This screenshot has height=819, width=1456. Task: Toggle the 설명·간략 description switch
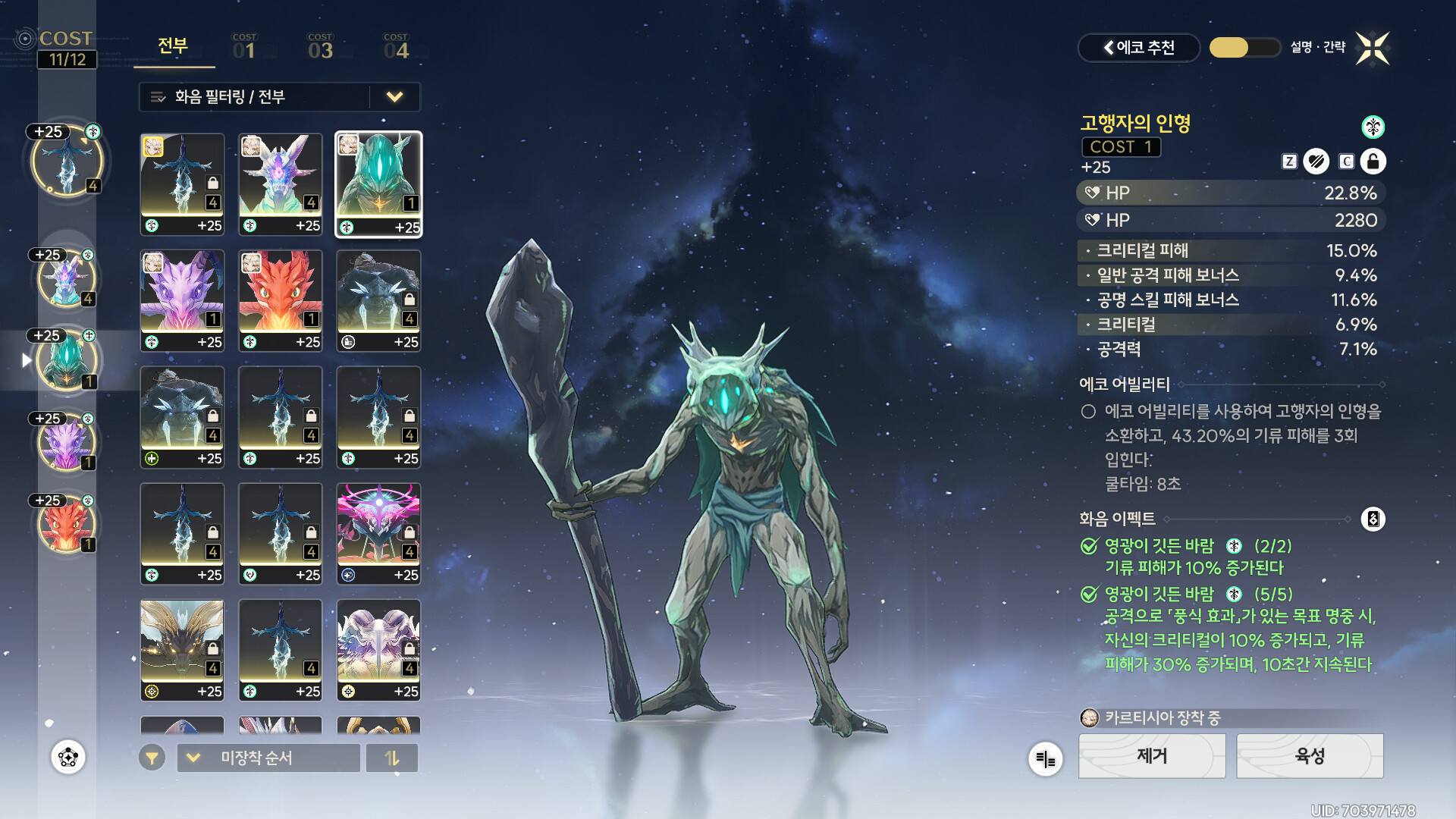pyautogui.click(x=1244, y=48)
